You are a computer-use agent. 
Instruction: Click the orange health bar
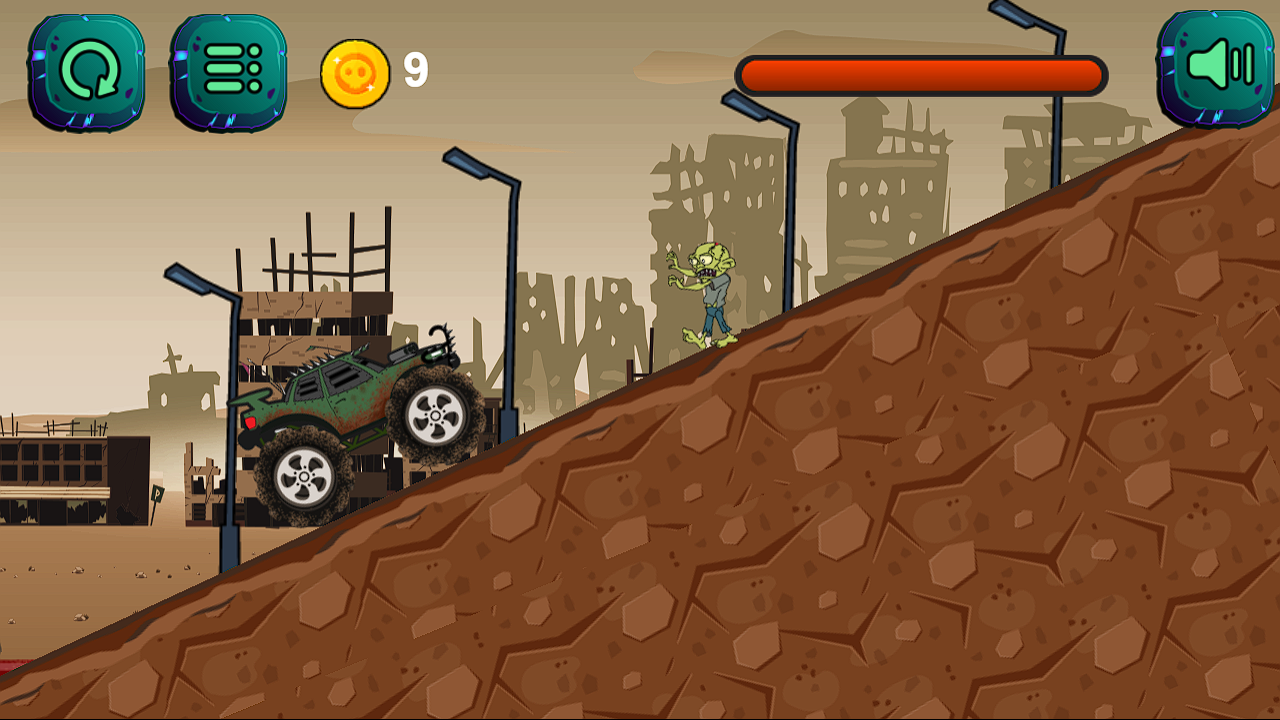[920, 72]
